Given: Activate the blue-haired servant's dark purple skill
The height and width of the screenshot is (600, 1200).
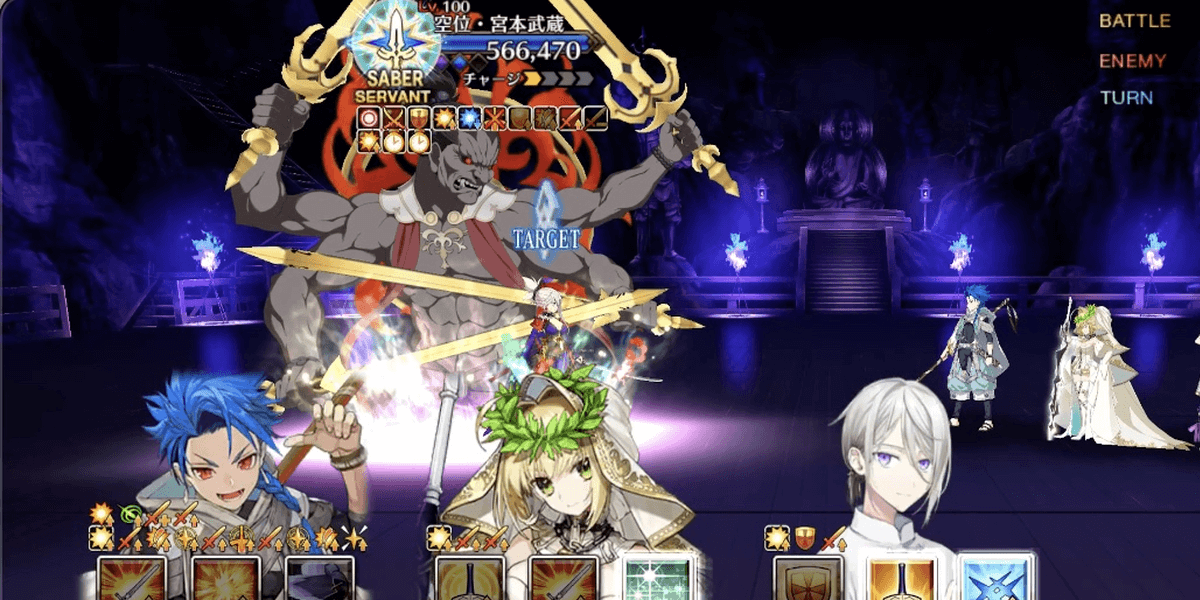Looking at the screenshot, I should pyautogui.click(x=319, y=578).
